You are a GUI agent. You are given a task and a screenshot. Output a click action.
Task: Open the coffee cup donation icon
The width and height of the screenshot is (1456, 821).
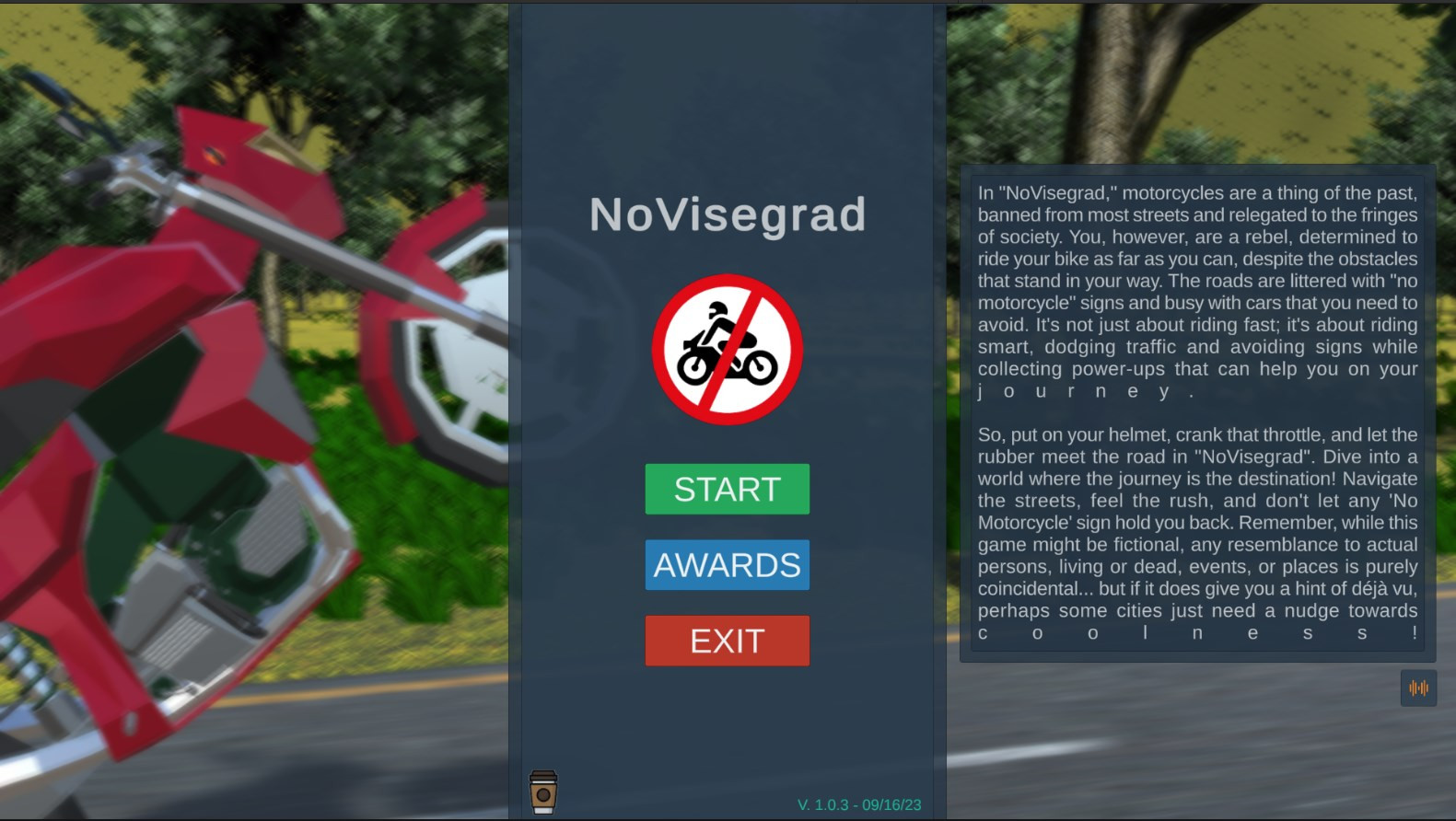[543, 792]
